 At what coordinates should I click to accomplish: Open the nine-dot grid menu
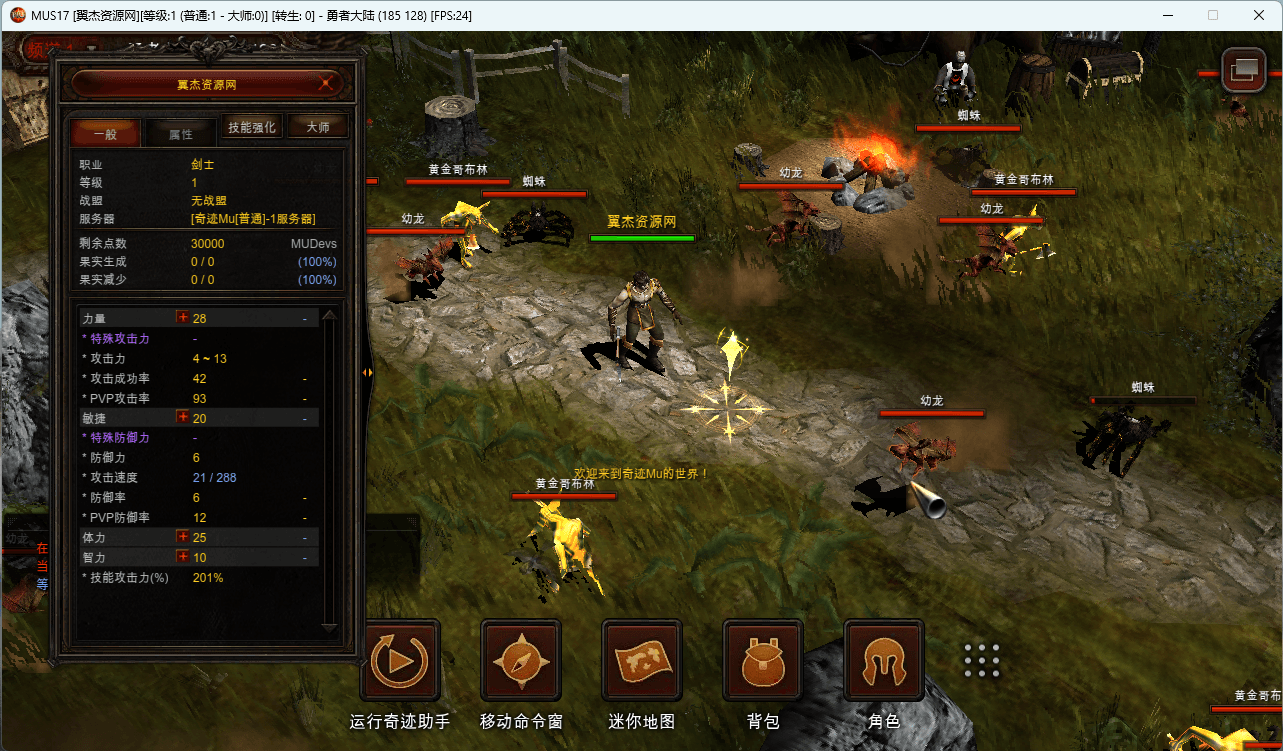pos(982,661)
